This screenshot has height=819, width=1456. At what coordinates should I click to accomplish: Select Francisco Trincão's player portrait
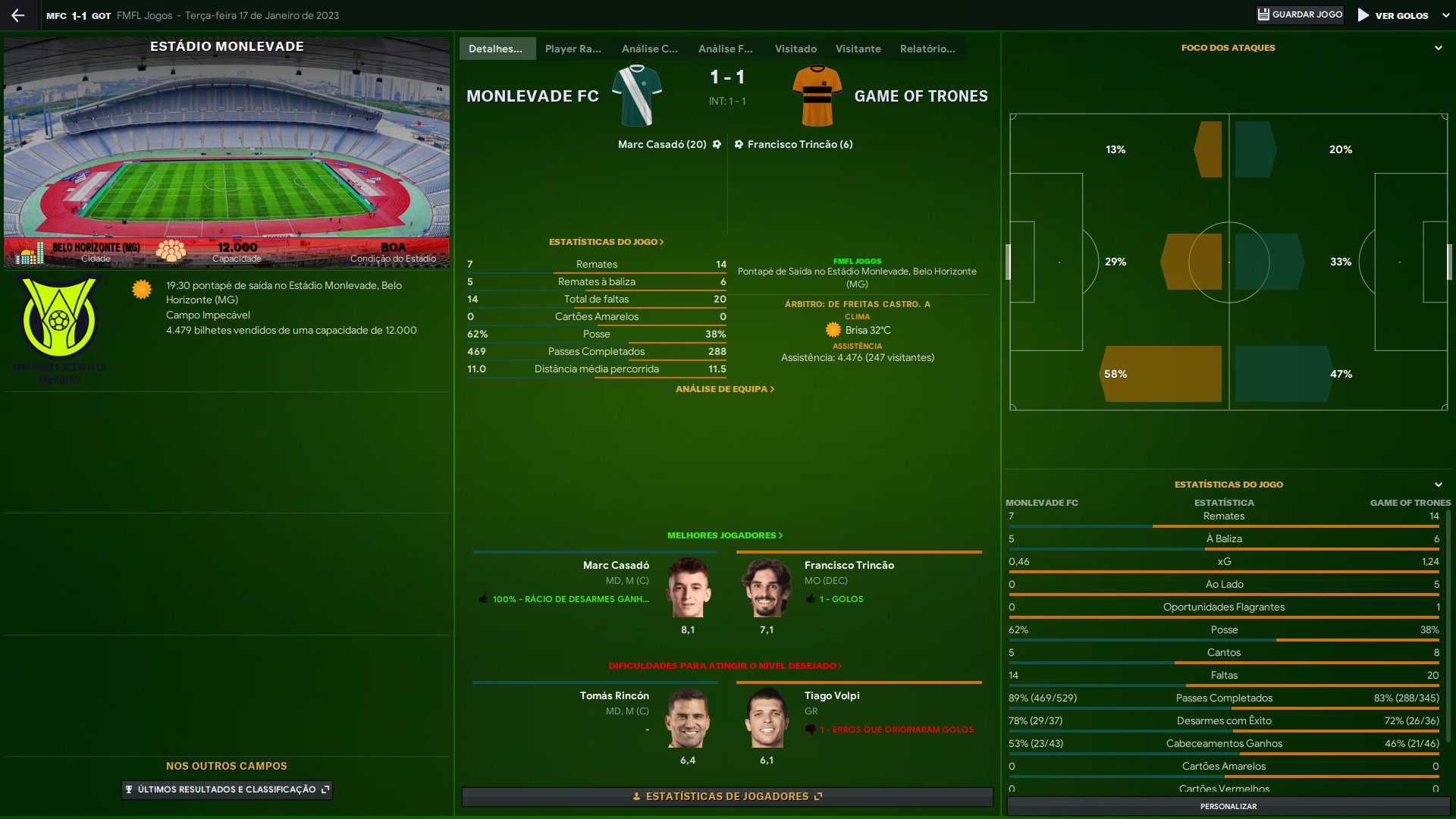click(x=767, y=588)
